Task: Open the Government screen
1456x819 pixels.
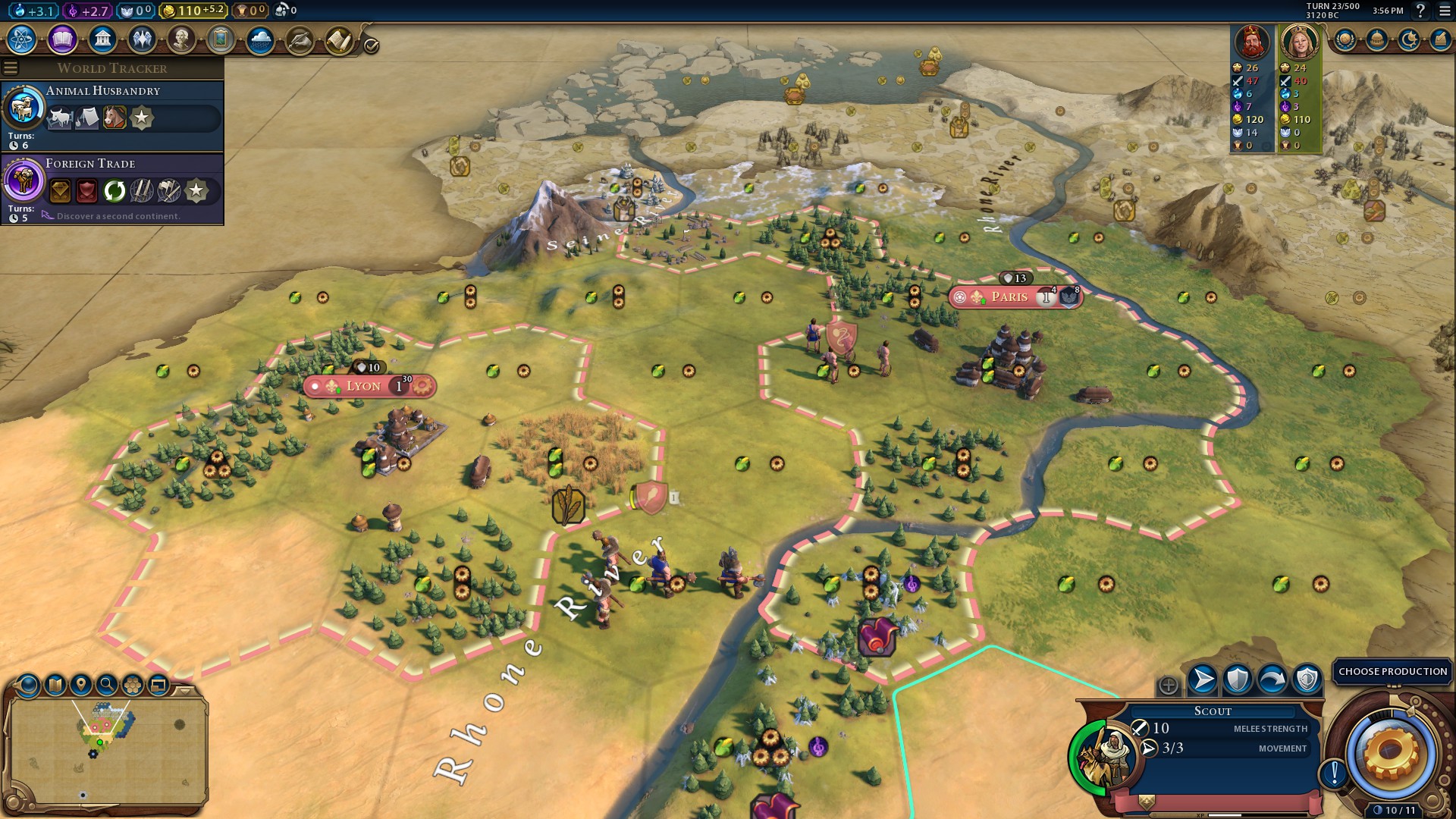Action: [102, 39]
